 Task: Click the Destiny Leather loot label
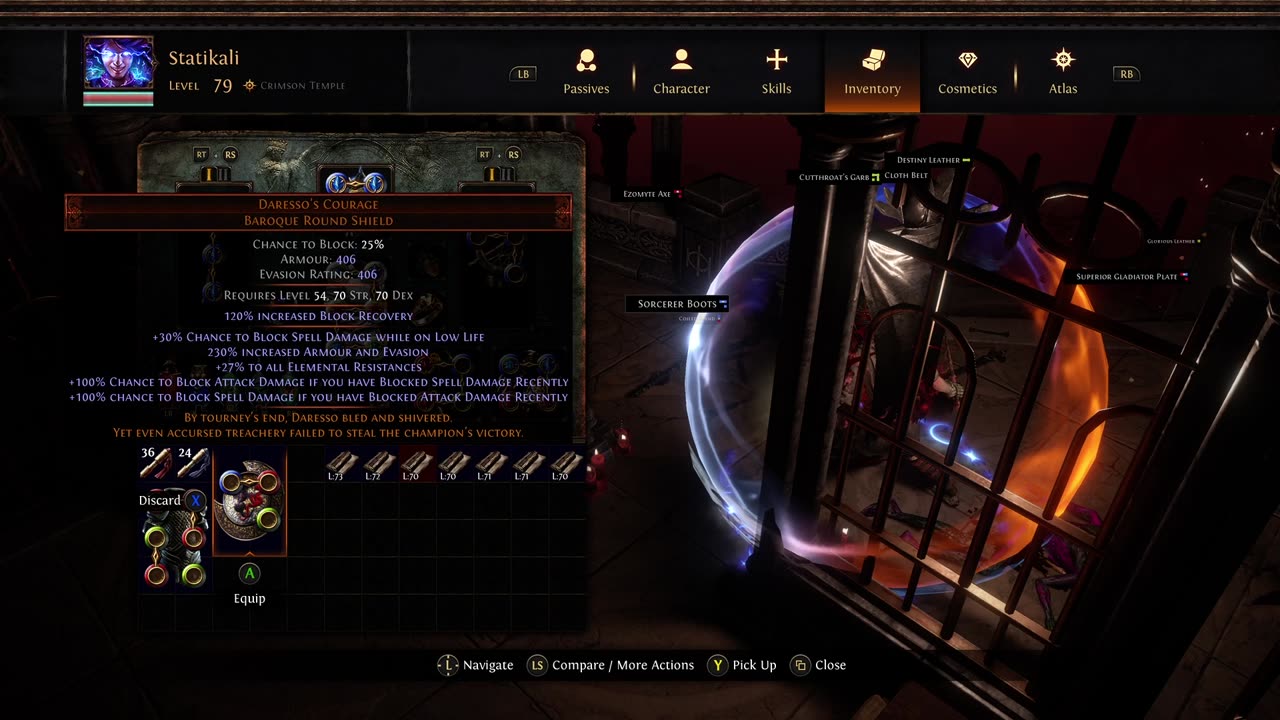(x=929, y=160)
